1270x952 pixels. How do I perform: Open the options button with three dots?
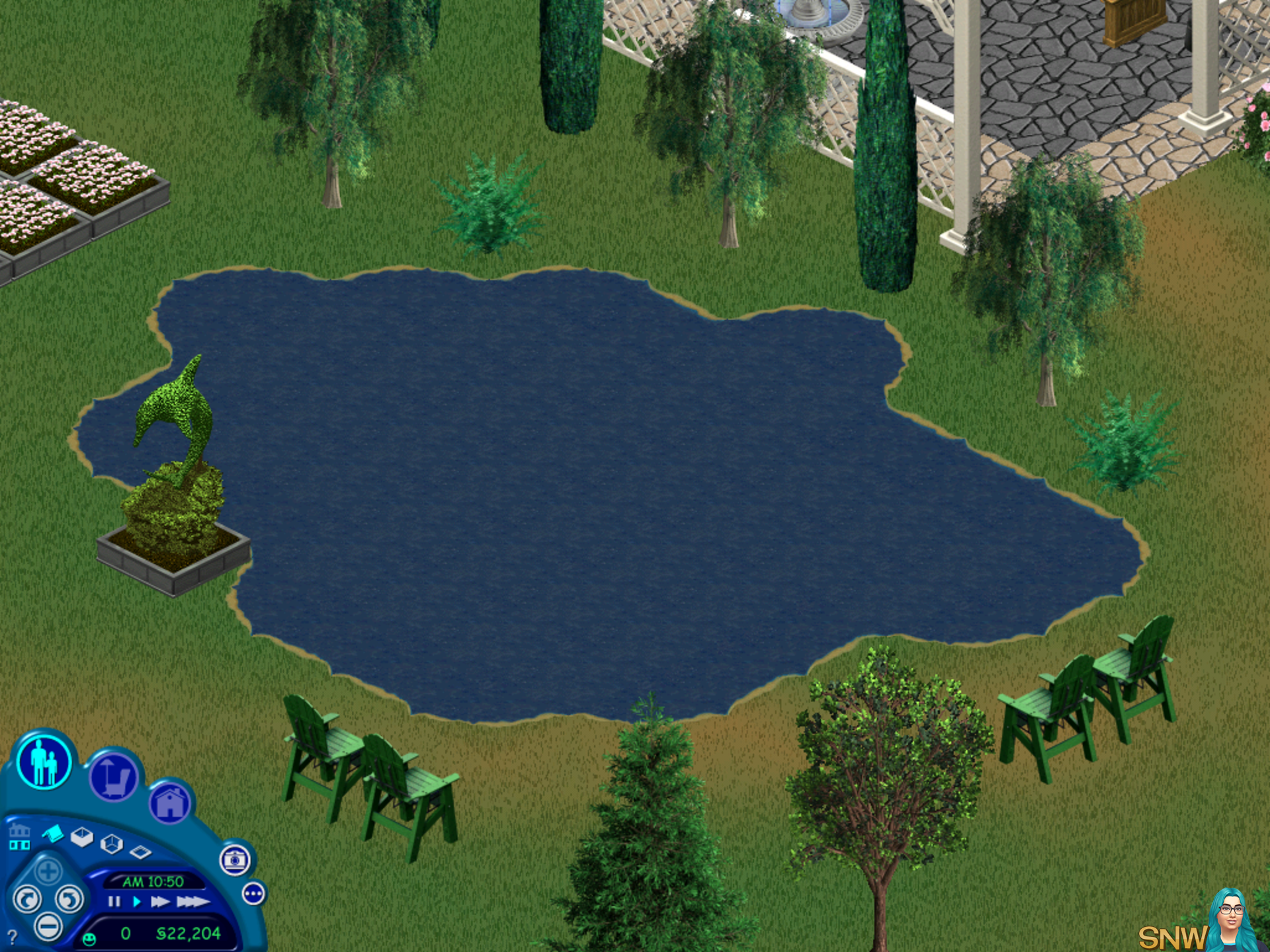254,894
